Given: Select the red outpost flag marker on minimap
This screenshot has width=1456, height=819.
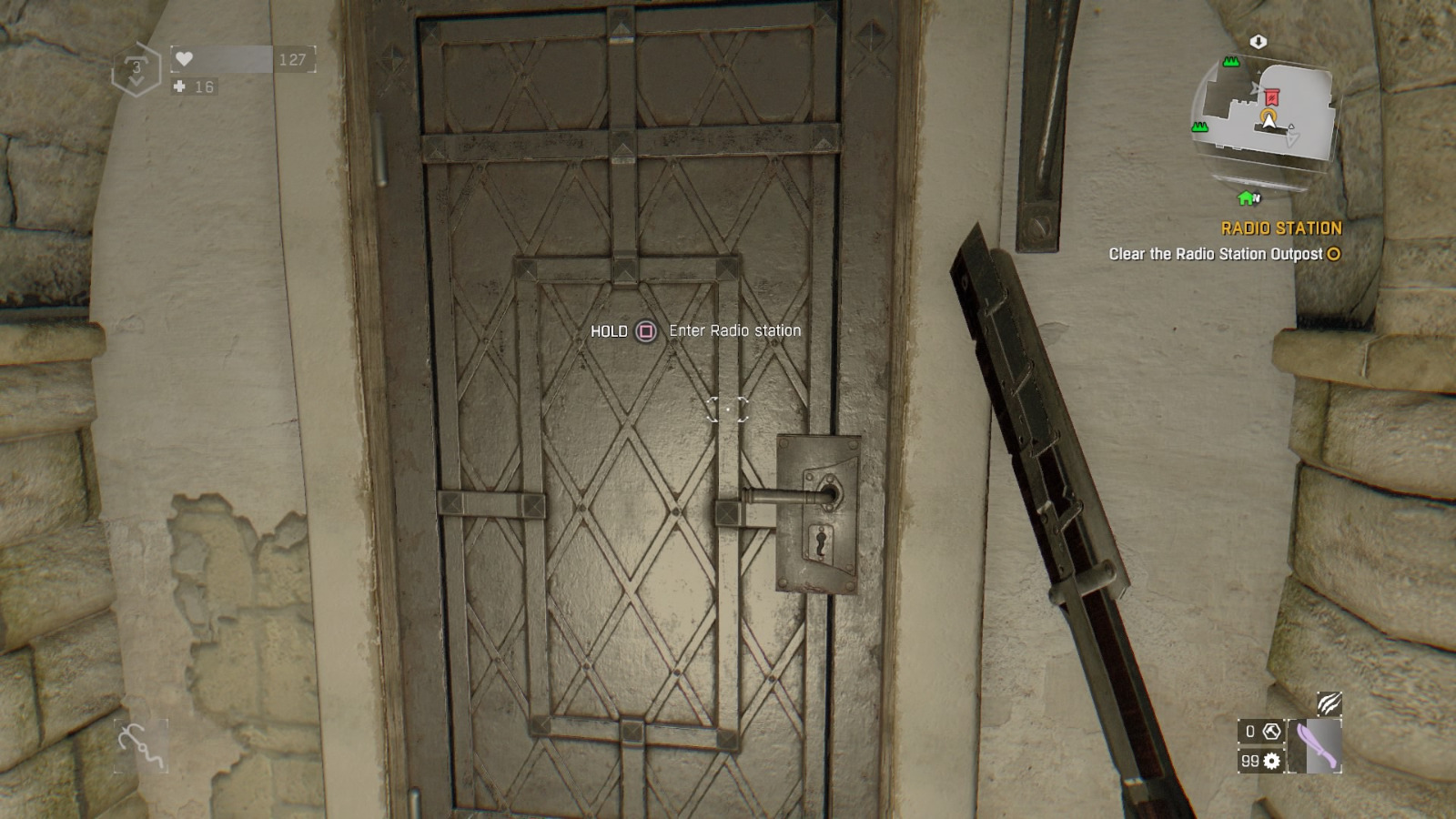Looking at the screenshot, I should (1272, 96).
